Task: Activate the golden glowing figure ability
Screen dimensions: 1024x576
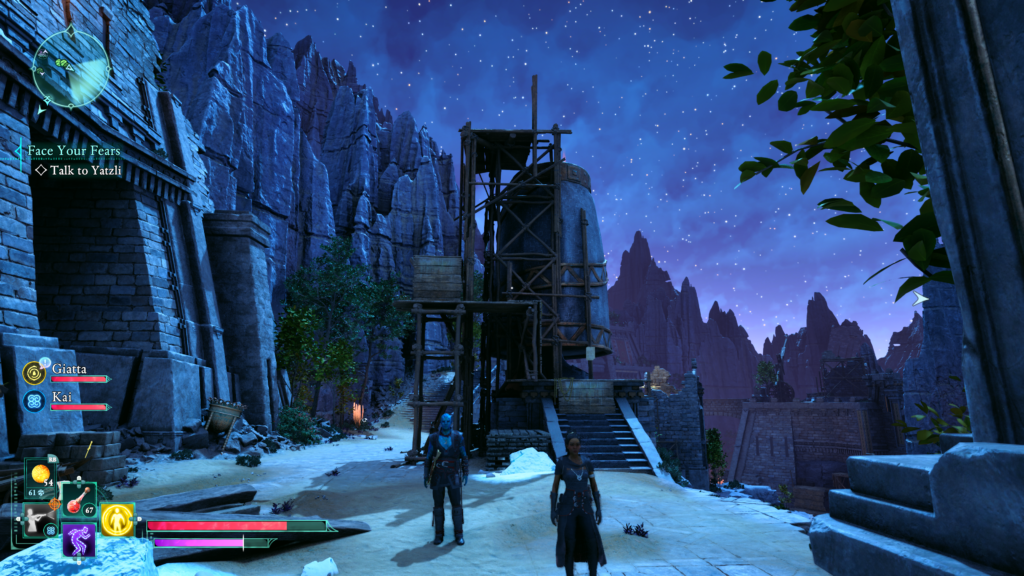Action: click(117, 518)
